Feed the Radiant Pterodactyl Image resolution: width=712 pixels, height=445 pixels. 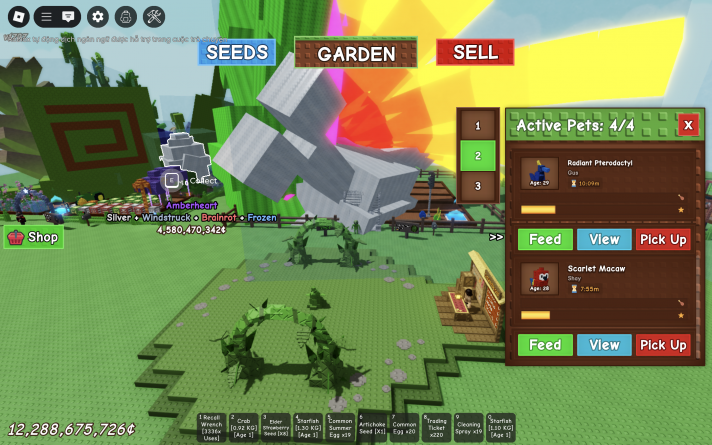click(x=545, y=240)
